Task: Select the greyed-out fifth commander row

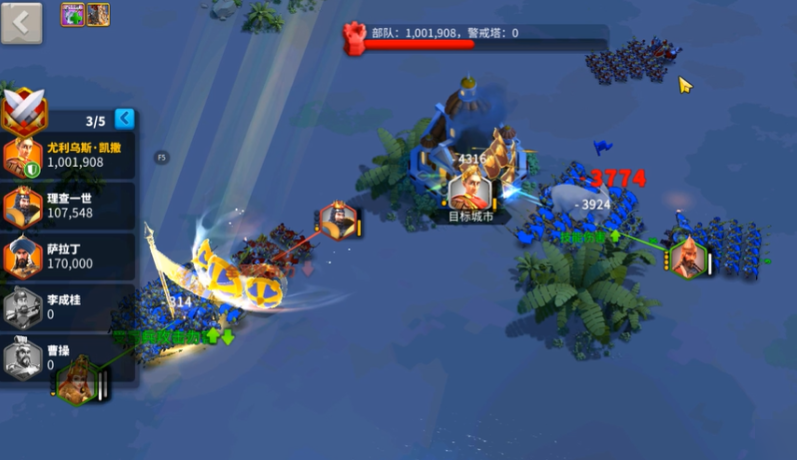Action: point(68,359)
